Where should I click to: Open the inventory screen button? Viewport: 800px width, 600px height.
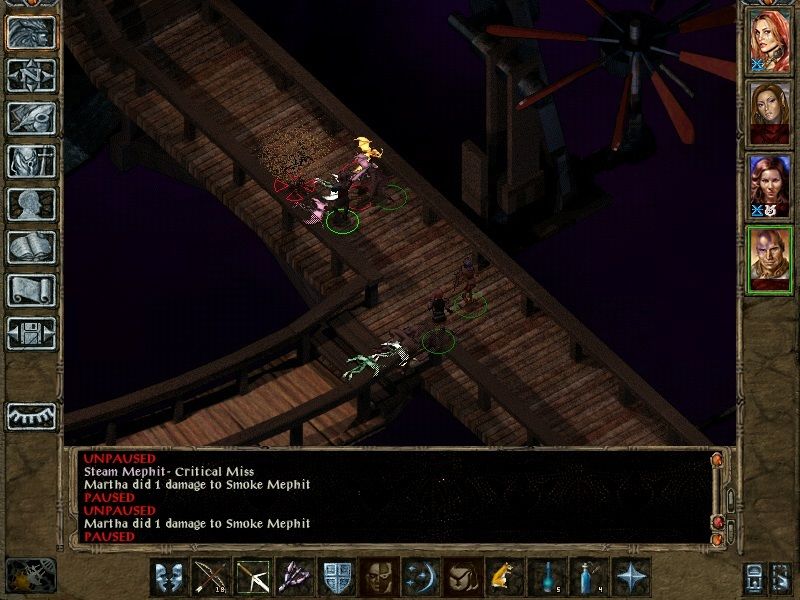pos(31,160)
